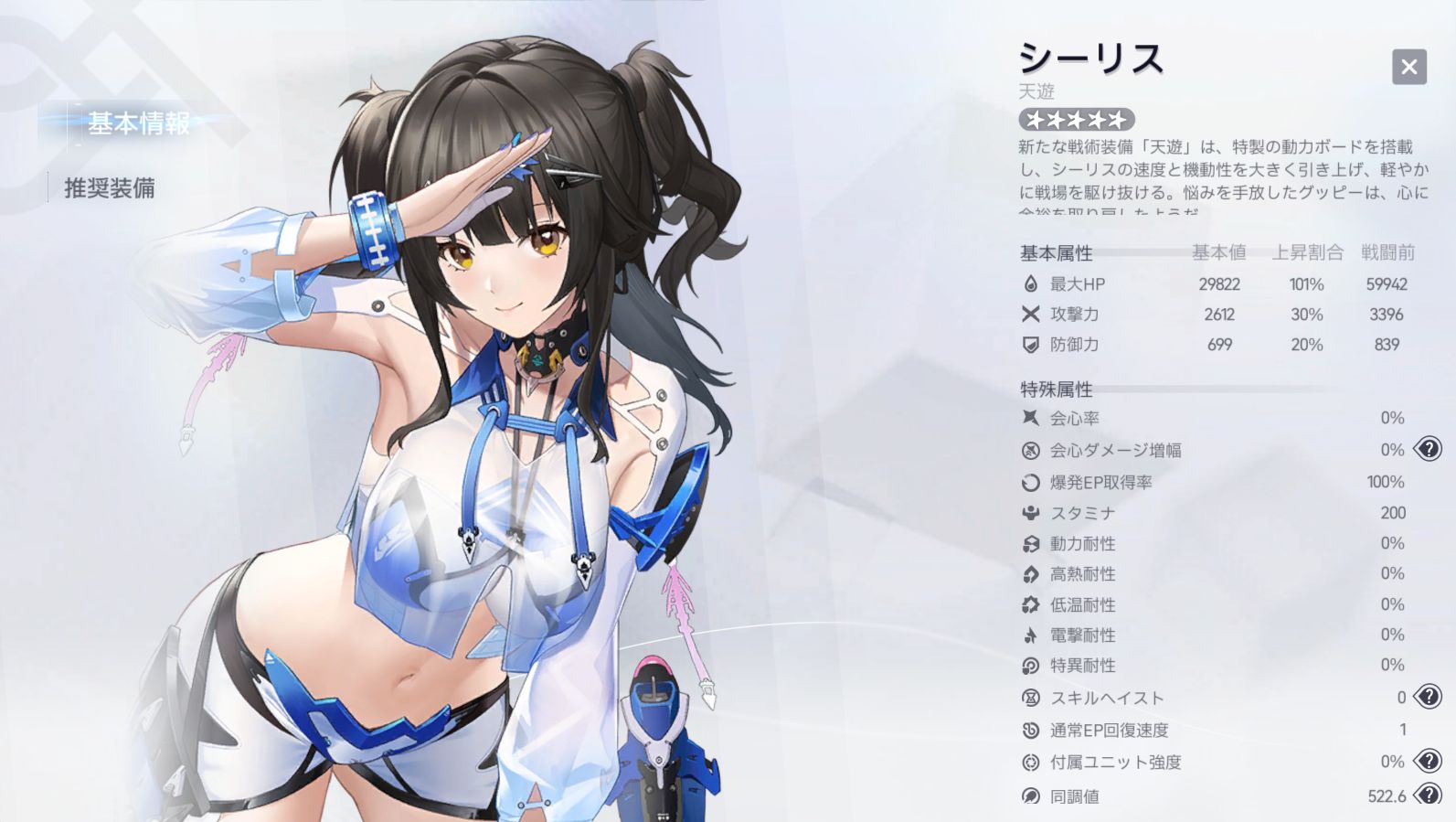Switch to the 基本情報 tab
Viewport: 1456px width, 822px height.
pyautogui.click(x=139, y=123)
